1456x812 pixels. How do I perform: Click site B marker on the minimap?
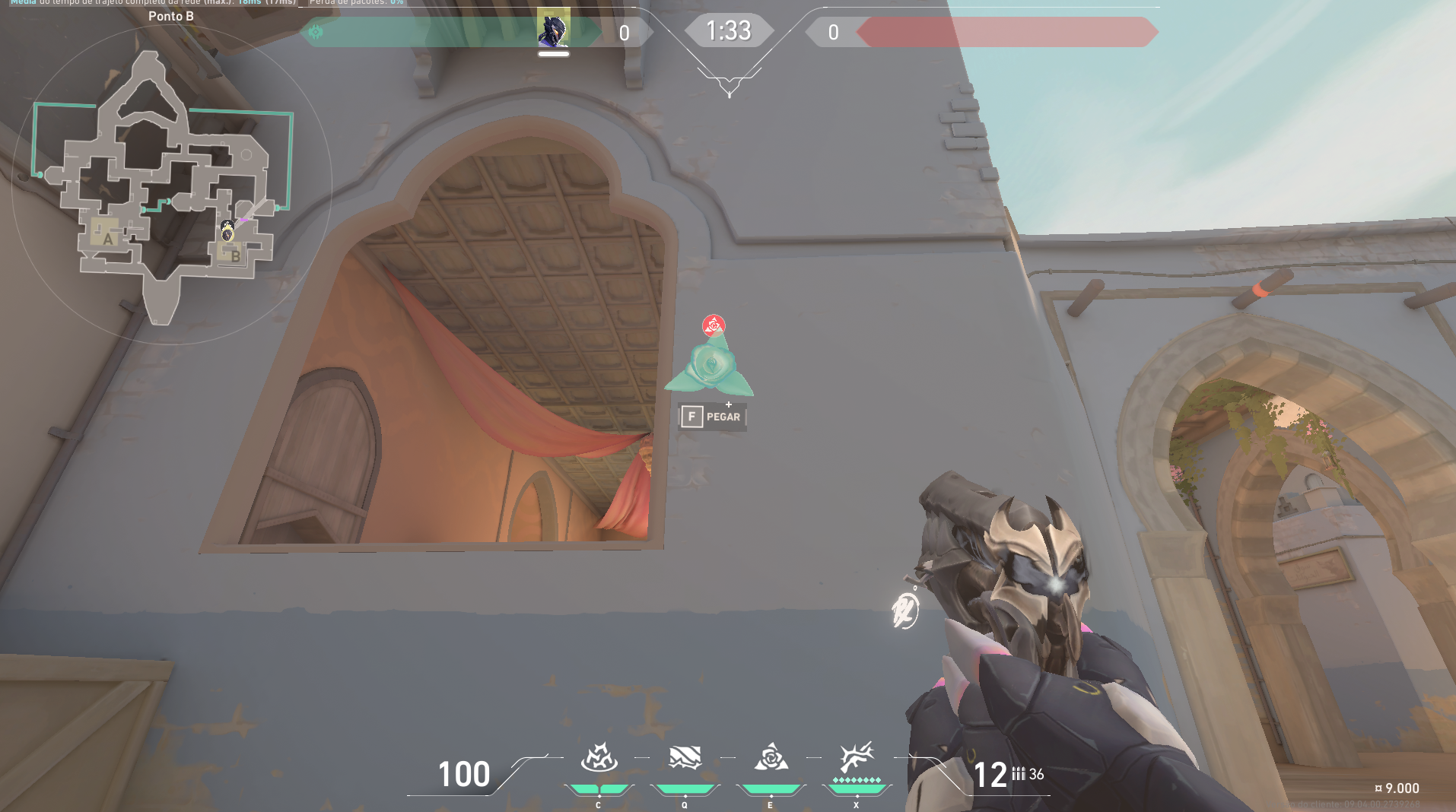point(235,256)
